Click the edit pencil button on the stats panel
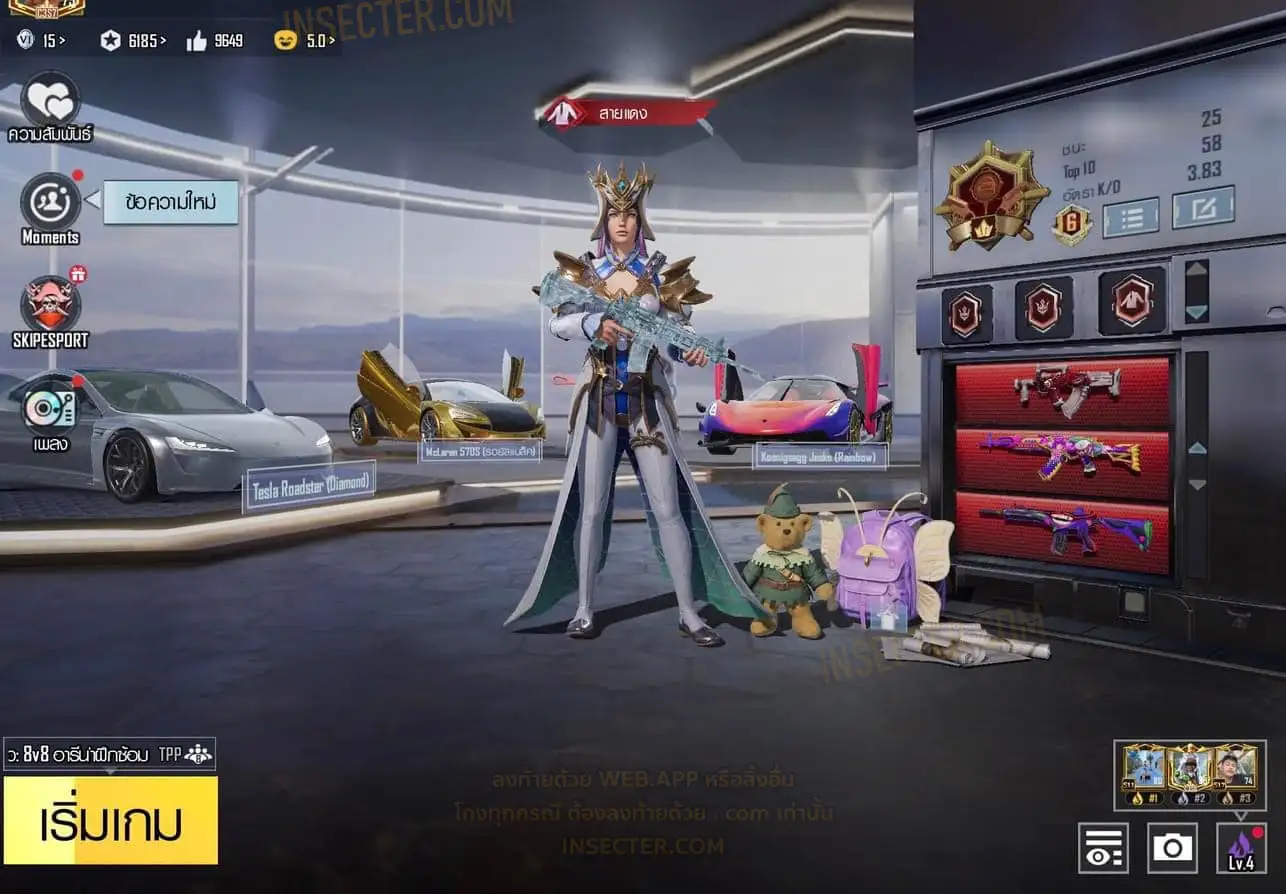Screen dimensions: 1286x894 click(x=1203, y=207)
